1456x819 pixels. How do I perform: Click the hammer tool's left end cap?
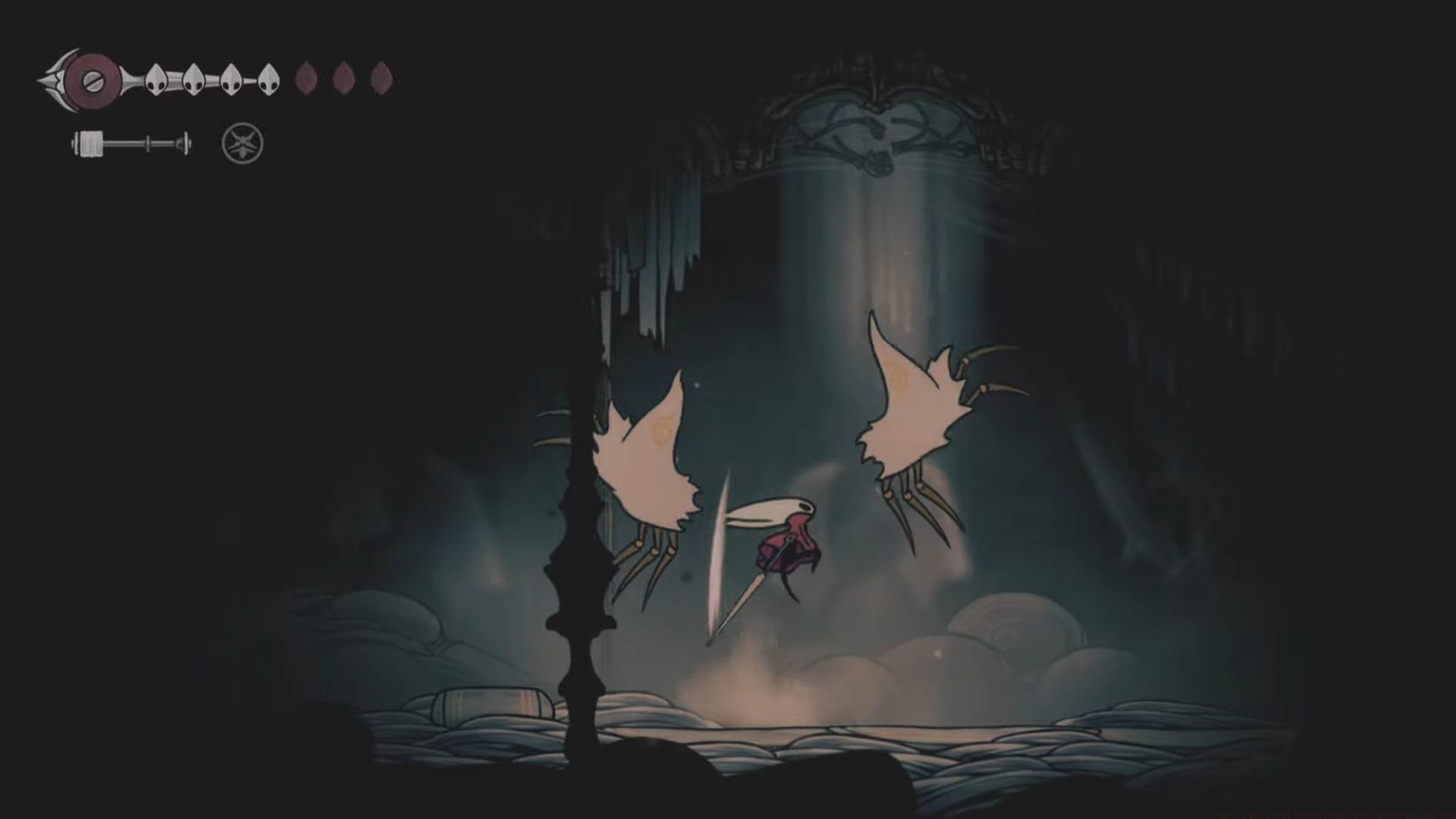[74, 142]
